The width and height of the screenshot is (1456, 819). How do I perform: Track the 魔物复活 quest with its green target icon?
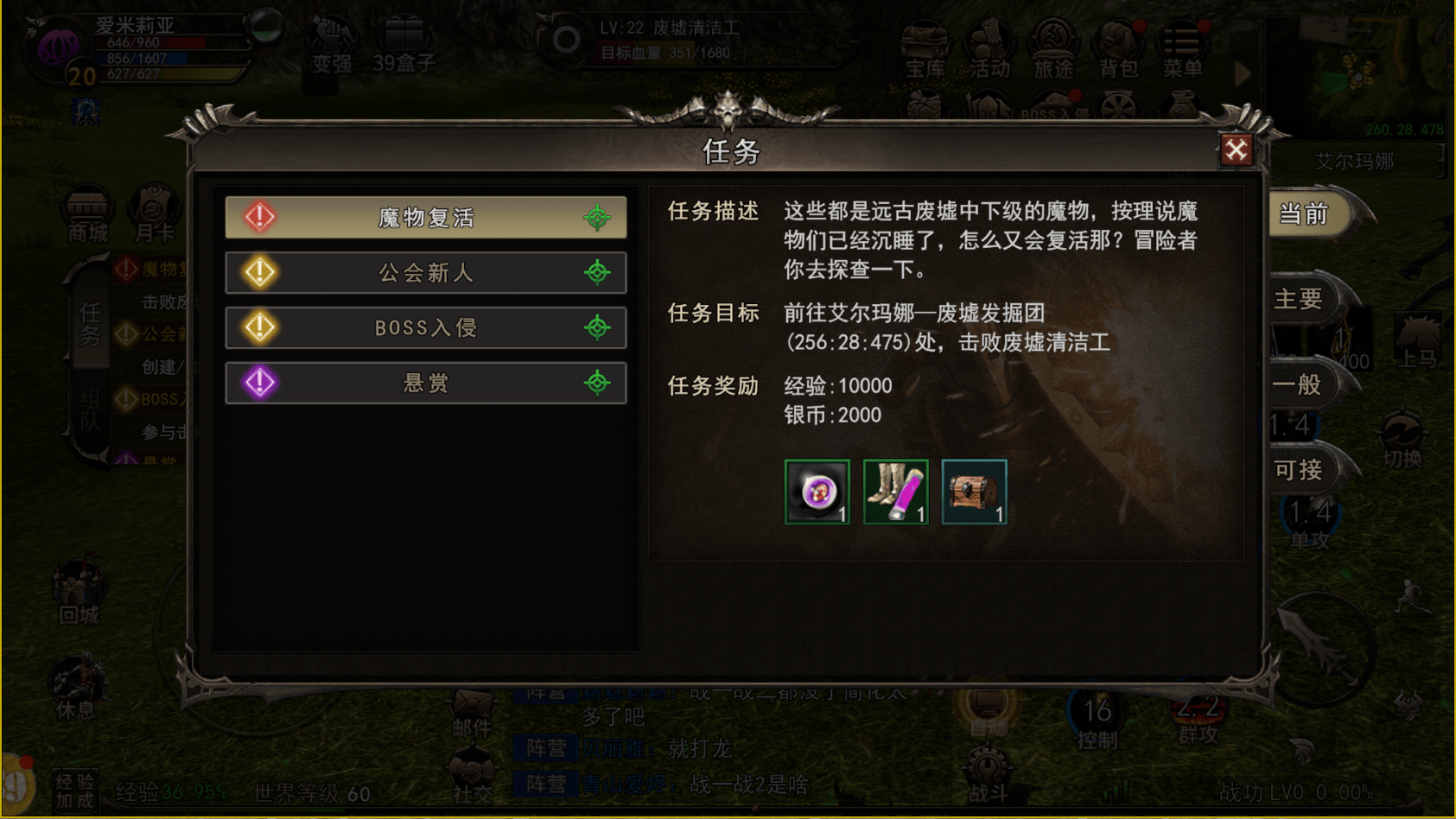tap(597, 218)
